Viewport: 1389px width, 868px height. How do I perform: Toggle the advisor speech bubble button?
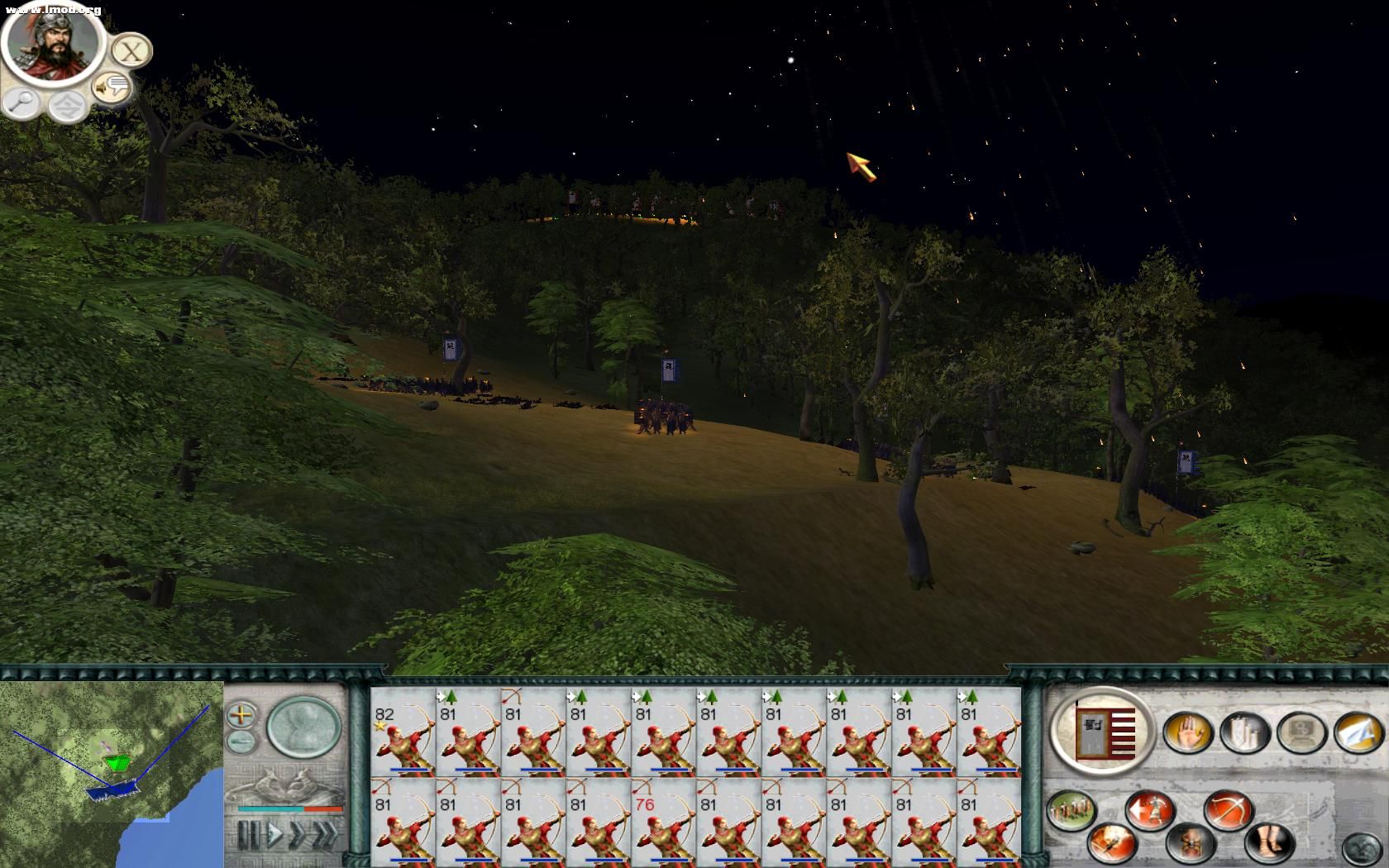point(111,87)
